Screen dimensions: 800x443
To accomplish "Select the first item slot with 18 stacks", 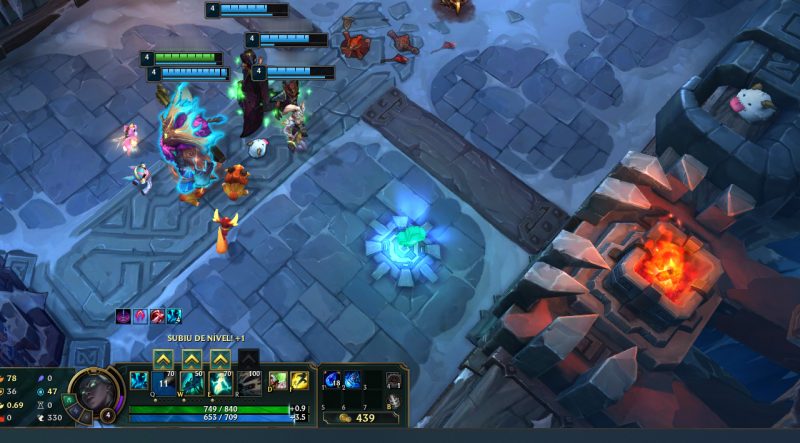I will 332,380.
